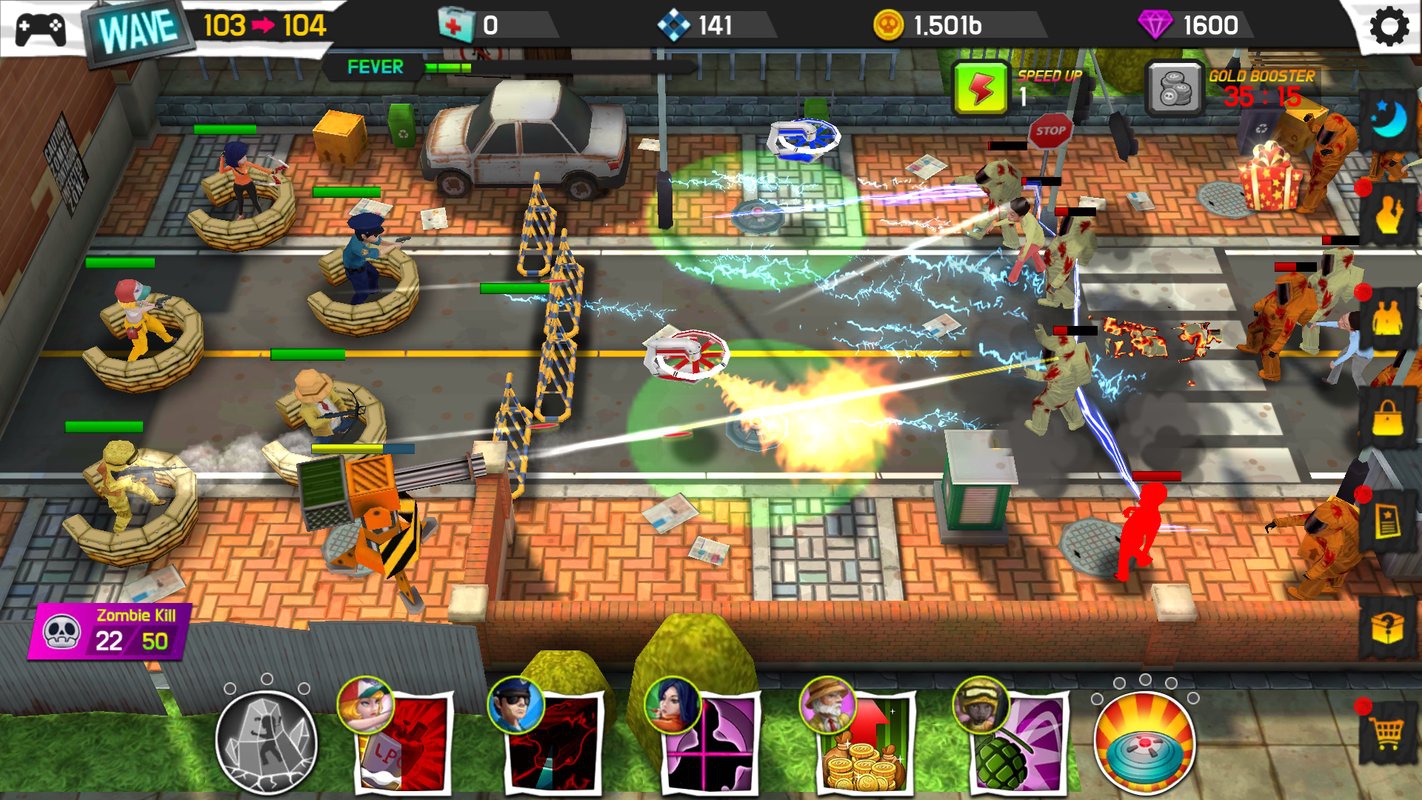Tap the gamepad icon in the corner
The image size is (1422, 800).
pyautogui.click(x=40, y=27)
